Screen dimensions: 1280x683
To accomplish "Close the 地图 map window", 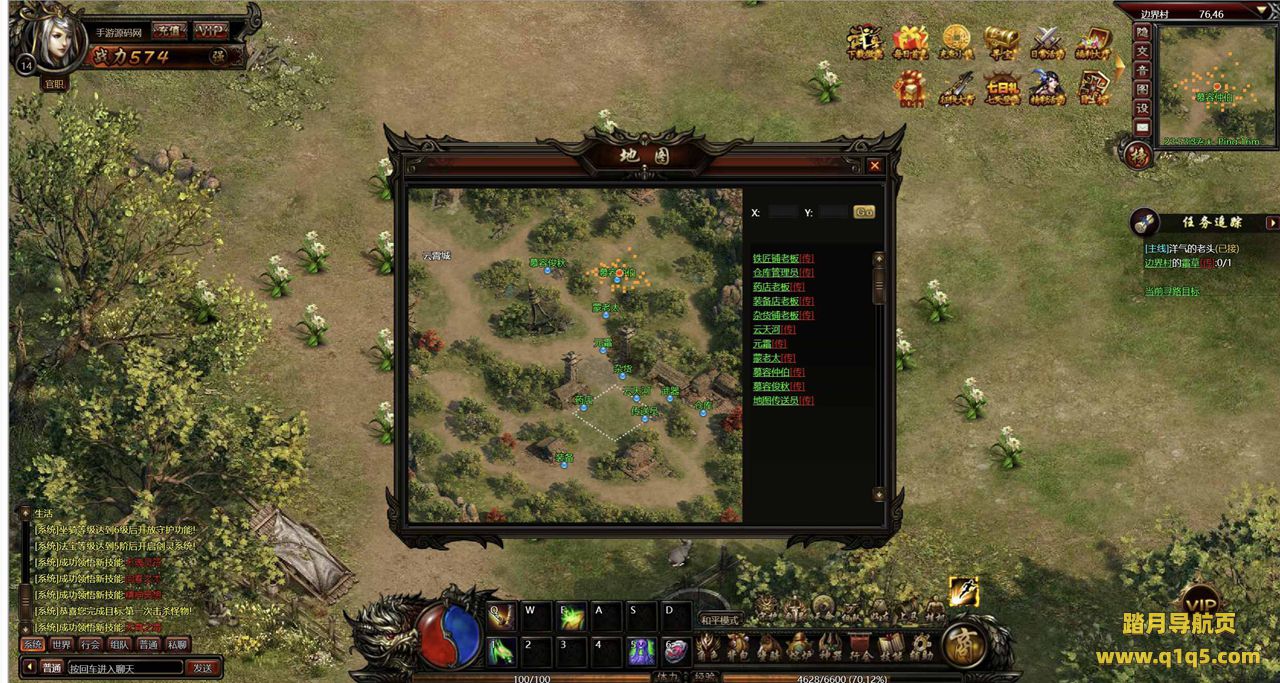I will coord(875,166).
